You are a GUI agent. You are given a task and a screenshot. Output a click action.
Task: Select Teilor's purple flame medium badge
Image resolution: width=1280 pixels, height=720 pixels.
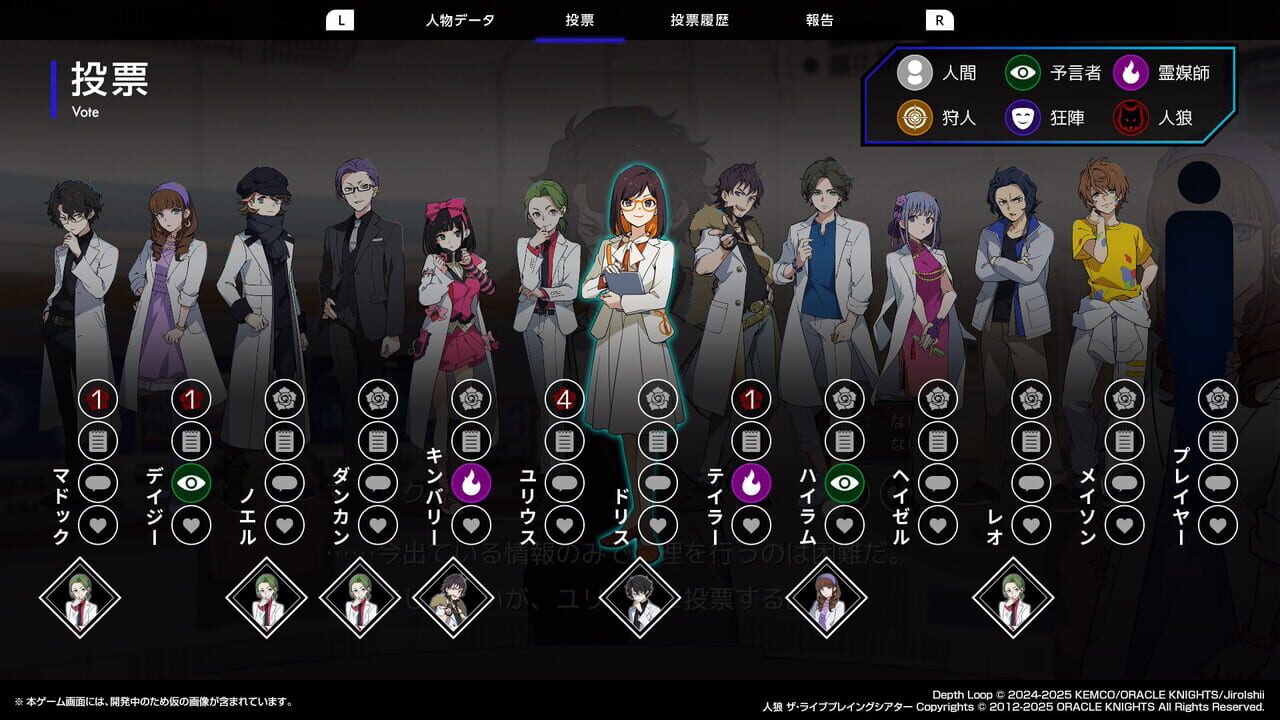tap(752, 483)
